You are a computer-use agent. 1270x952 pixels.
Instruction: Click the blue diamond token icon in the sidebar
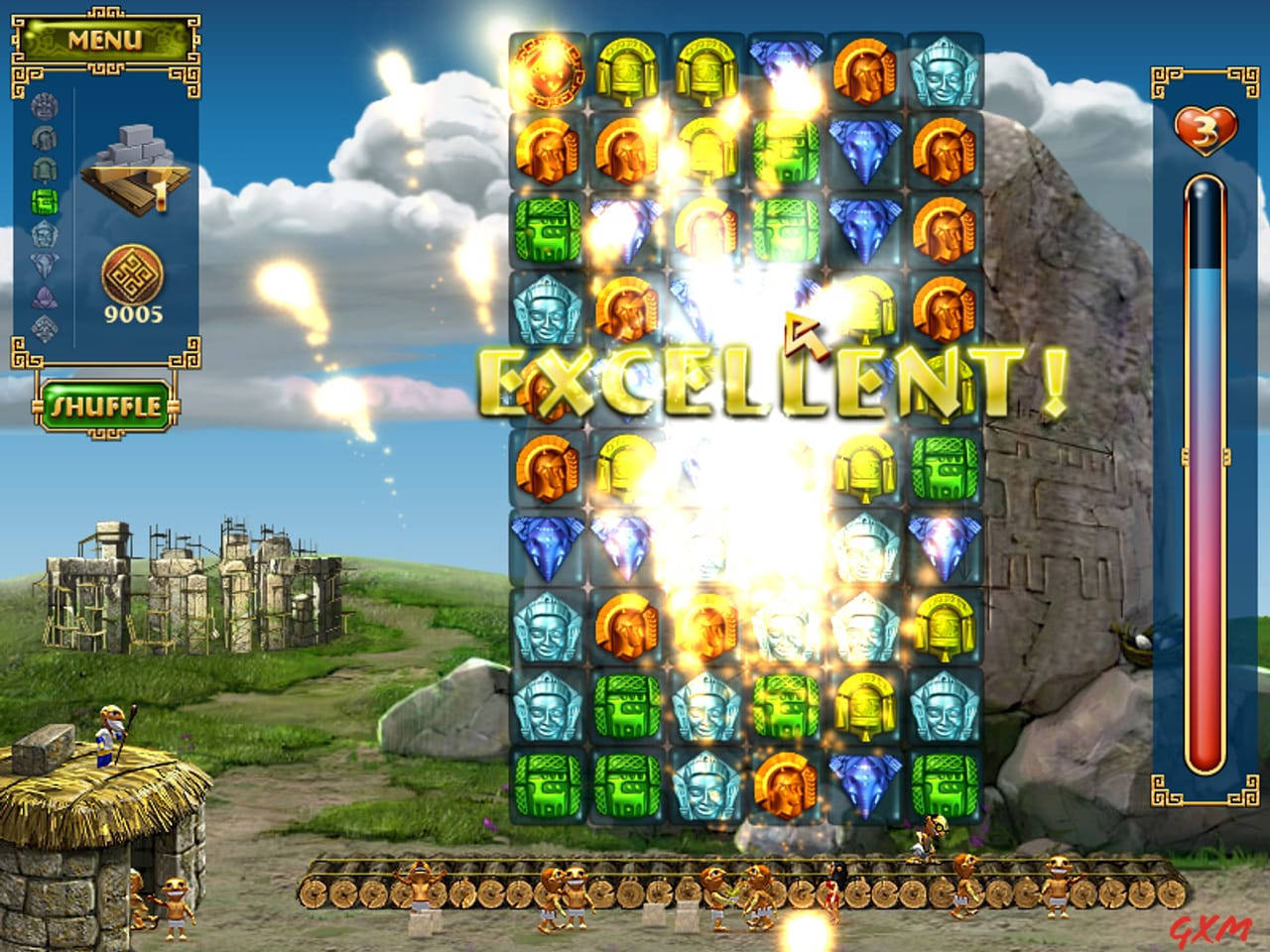tap(44, 265)
